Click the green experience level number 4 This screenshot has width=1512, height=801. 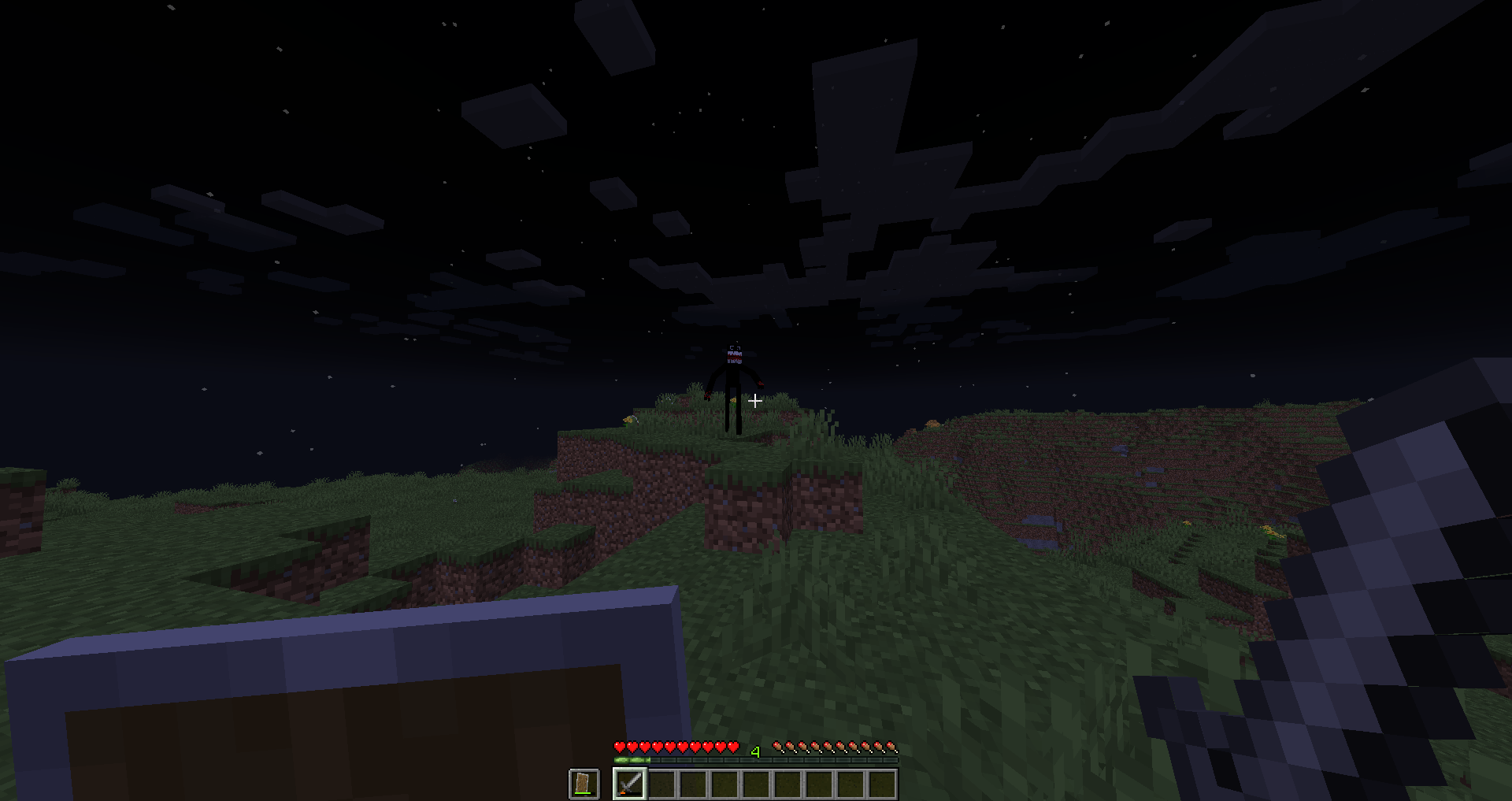coord(756,751)
